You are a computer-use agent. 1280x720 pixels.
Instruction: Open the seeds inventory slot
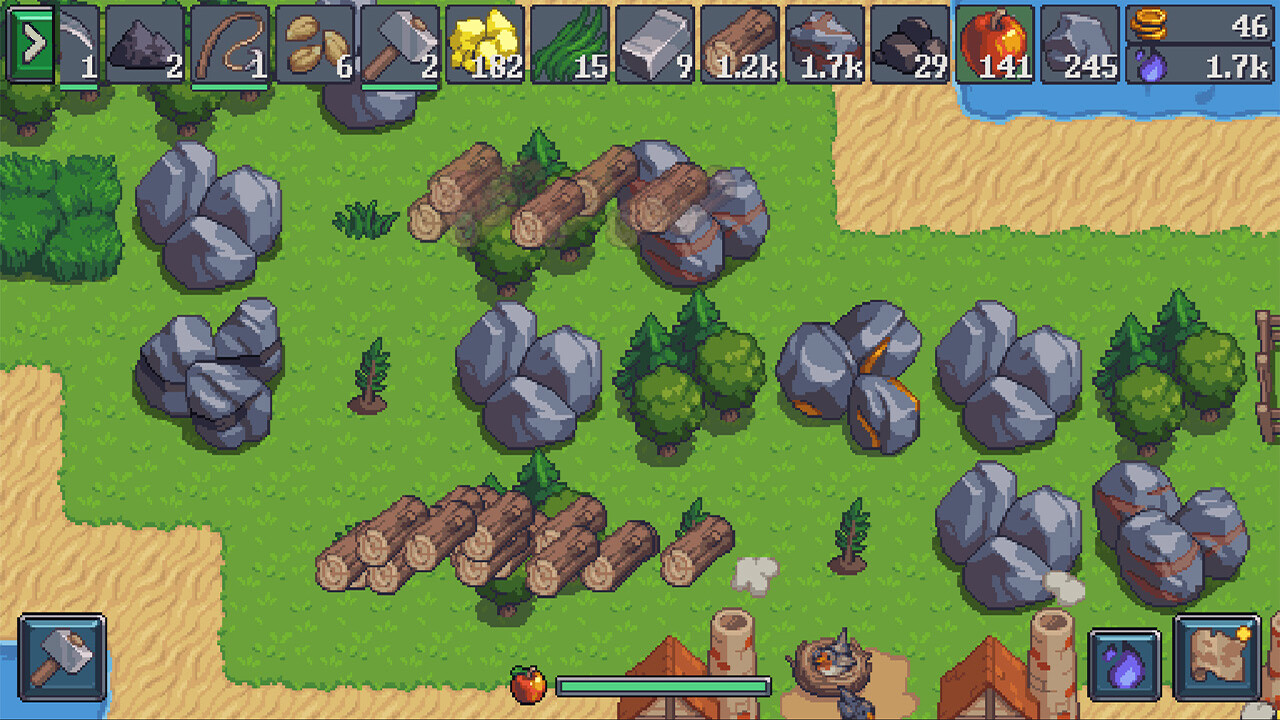(316, 44)
